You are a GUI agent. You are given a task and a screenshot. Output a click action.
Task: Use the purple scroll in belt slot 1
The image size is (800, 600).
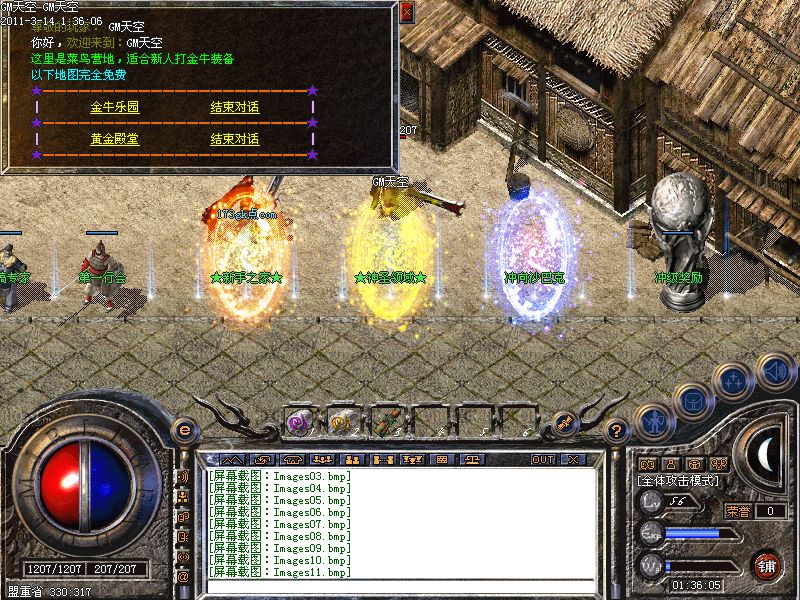[x=297, y=421]
